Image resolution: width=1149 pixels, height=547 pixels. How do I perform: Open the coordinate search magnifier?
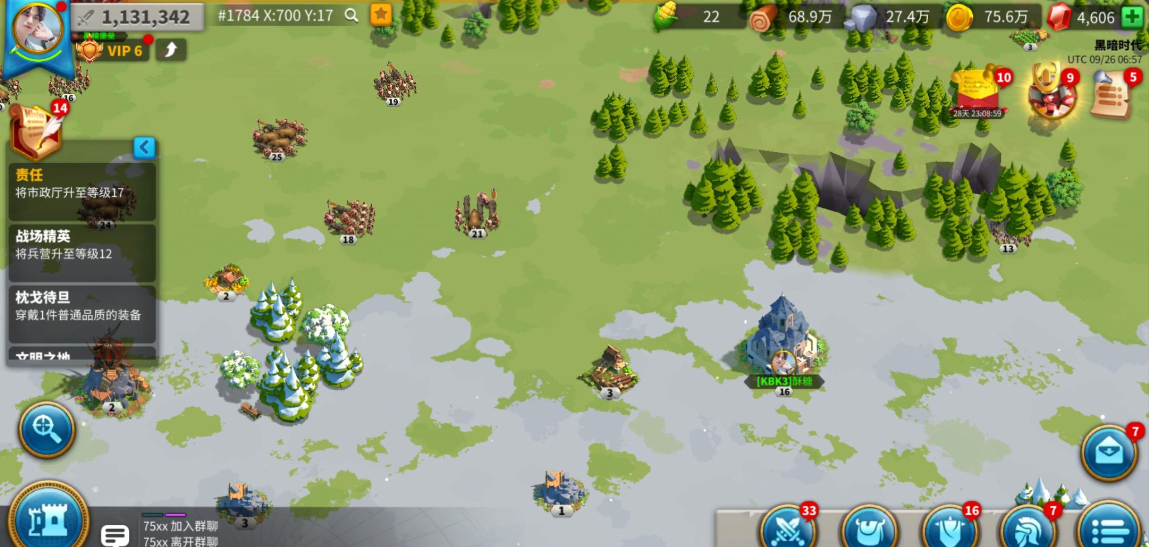351,15
